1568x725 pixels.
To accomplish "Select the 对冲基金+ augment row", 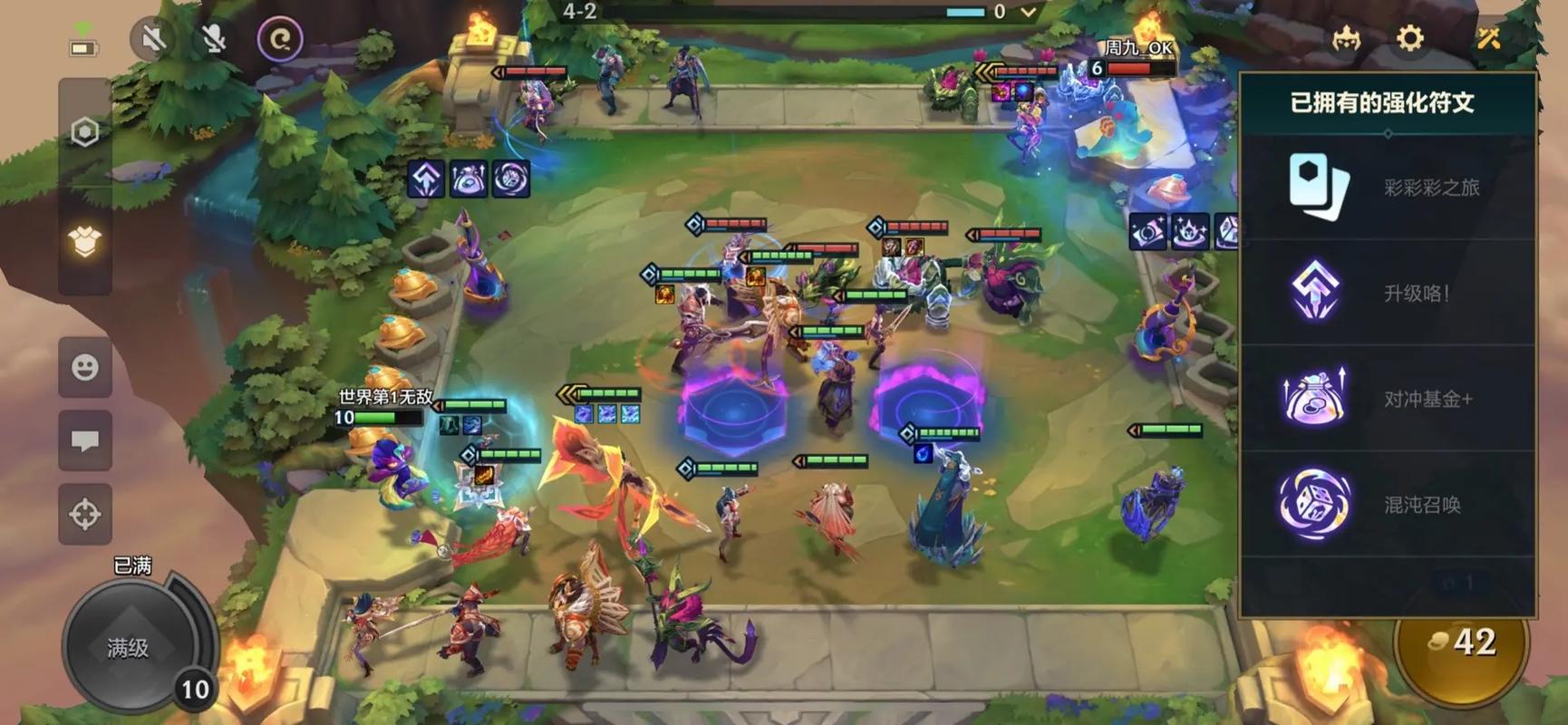I will coord(1387,399).
